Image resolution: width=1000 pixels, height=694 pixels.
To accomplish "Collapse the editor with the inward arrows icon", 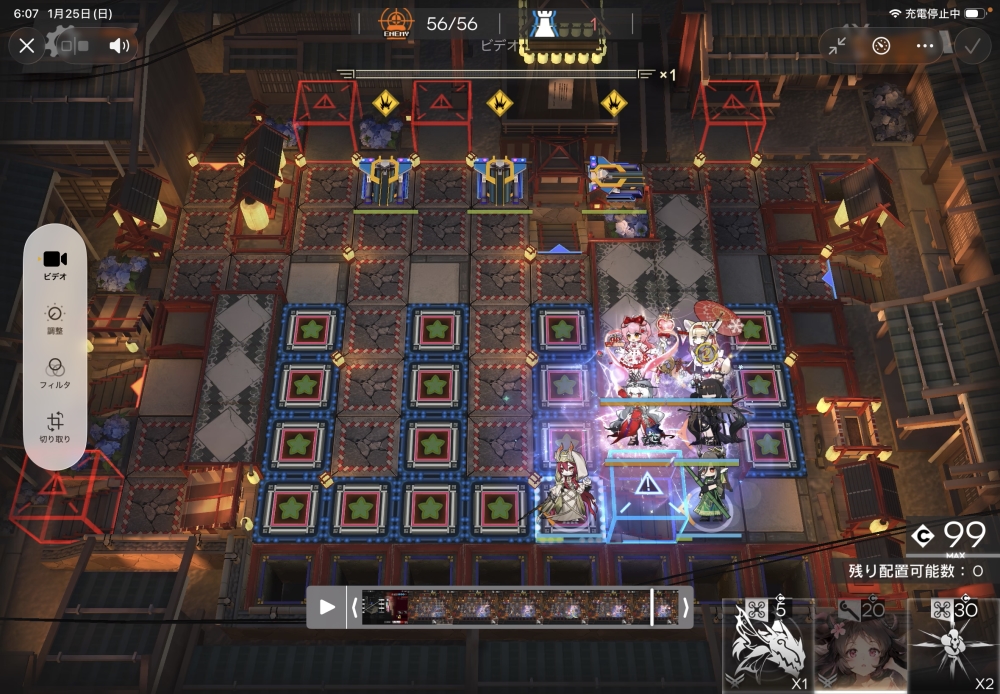I will pos(838,45).
